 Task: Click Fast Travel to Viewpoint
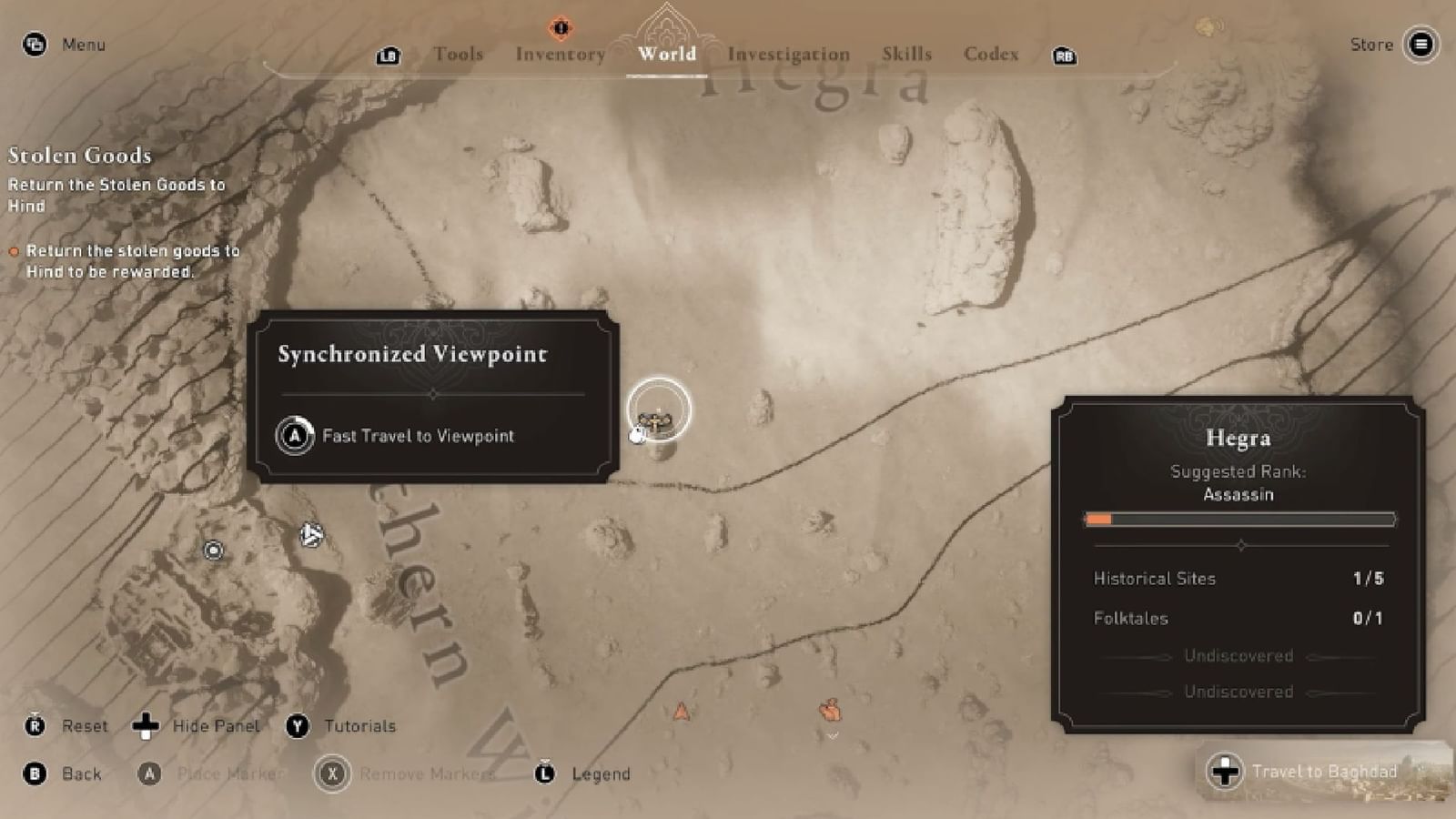pos(417,436)
